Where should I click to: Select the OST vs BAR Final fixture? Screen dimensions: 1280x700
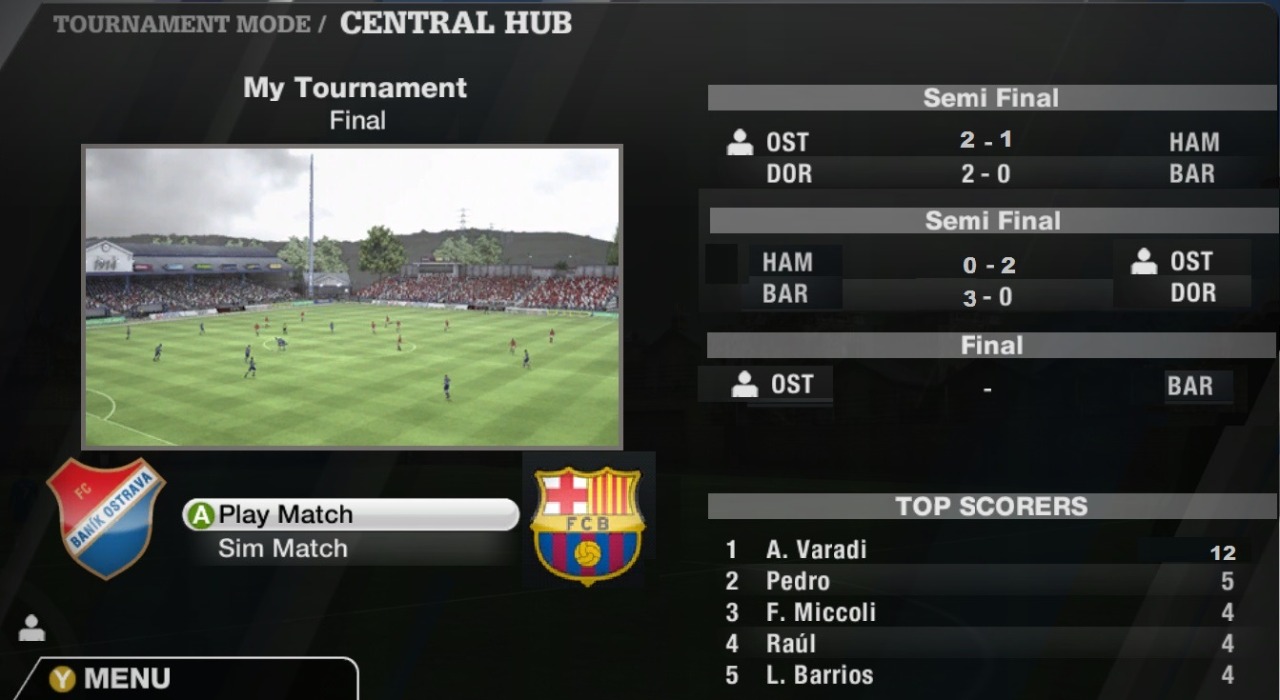[x=987, y=386]
